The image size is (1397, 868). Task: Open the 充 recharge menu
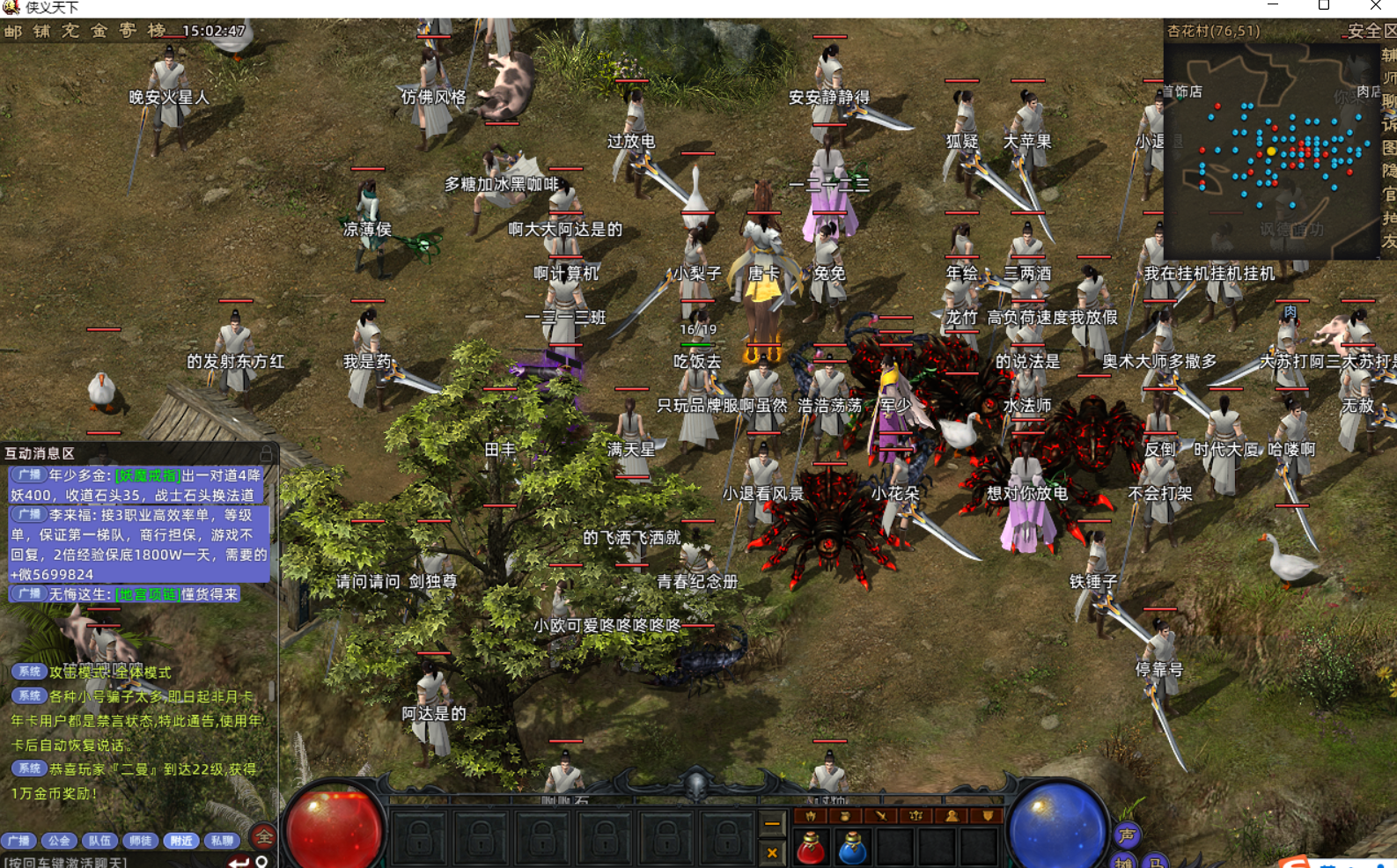pos(70,32)
